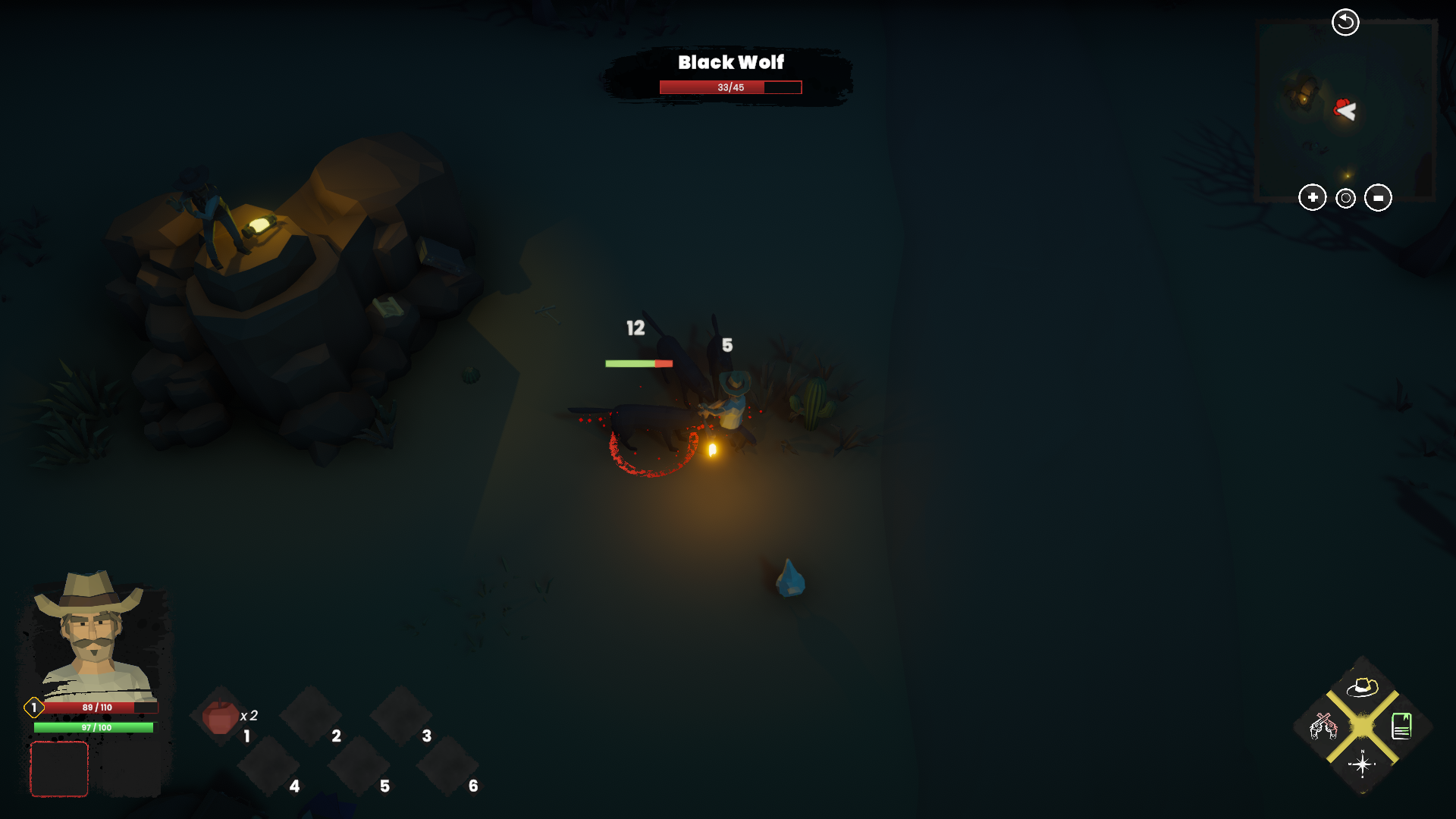
Task: Click the rotation reset arrow above the minimap
Action: [x=1345, y=22]
